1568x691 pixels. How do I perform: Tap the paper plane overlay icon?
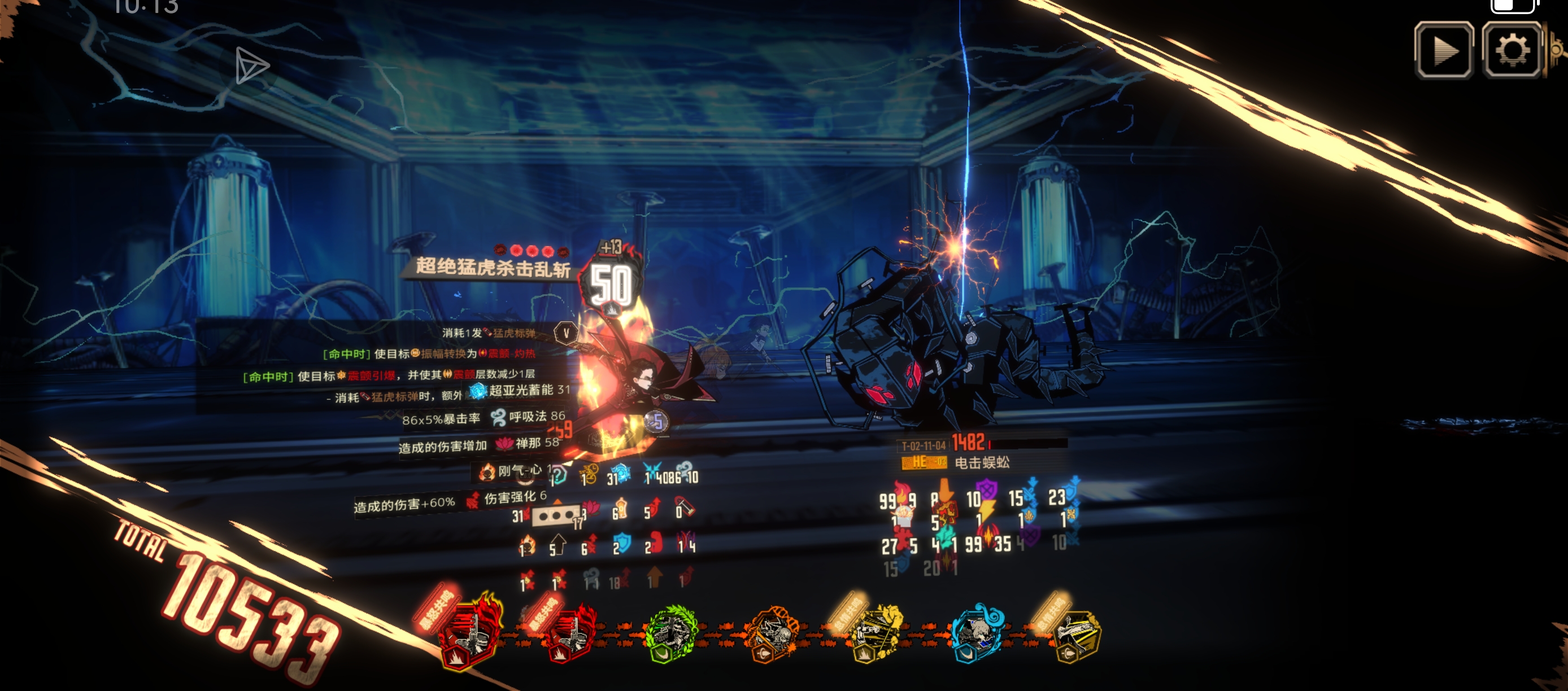point(251,65)
